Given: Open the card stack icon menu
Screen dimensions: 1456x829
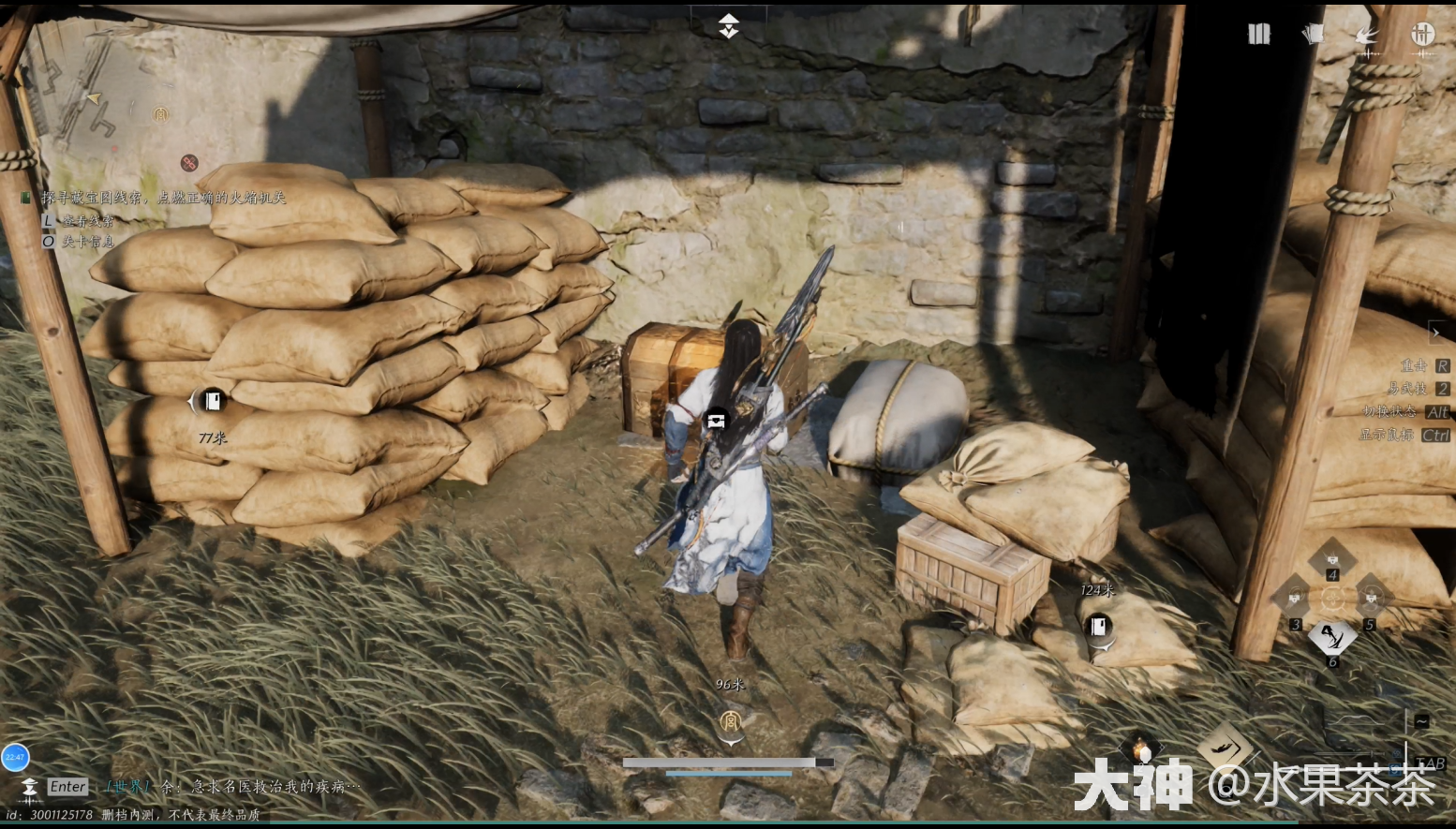Looking at the screenshot, I should (1313, 35).
